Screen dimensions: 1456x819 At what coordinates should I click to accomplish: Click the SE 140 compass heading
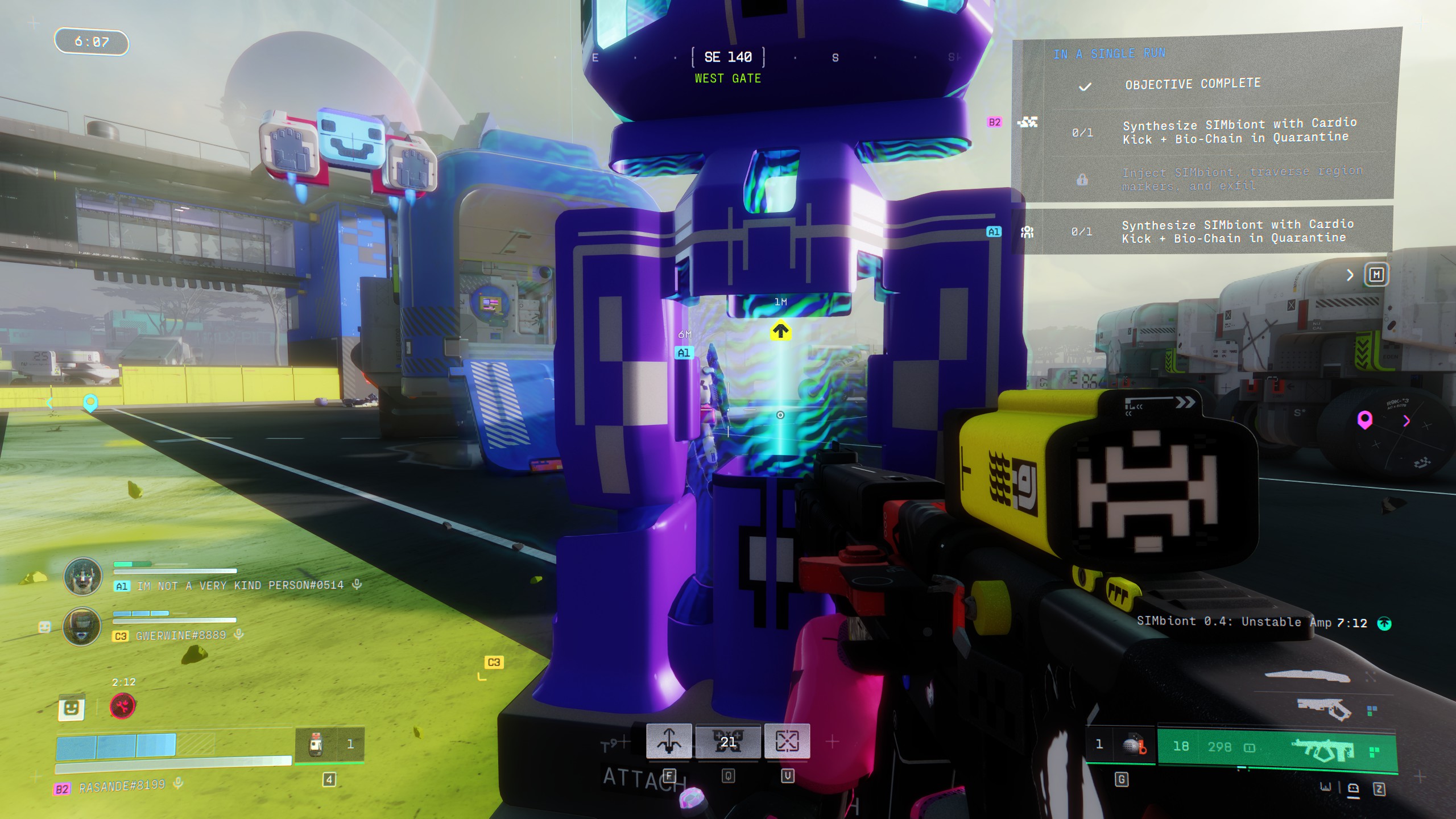(x=728, y=57)
